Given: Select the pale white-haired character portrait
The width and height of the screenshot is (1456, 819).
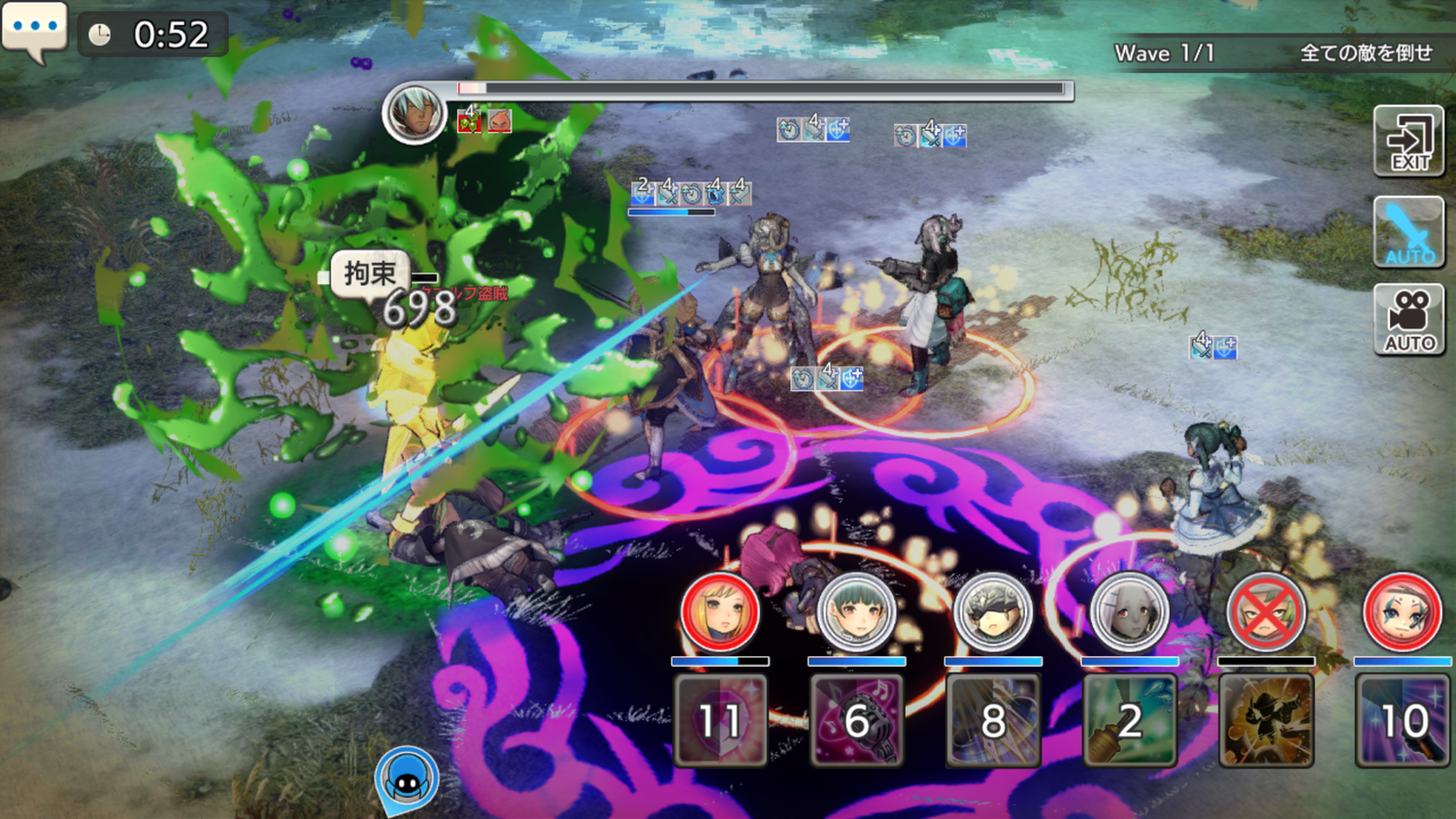Looking at the screenshot, I should pos(1129,612).
